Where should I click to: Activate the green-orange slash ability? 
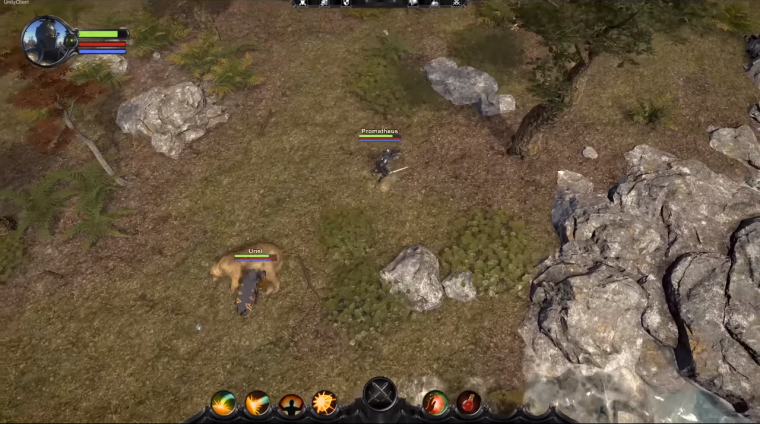click(224, 403)
